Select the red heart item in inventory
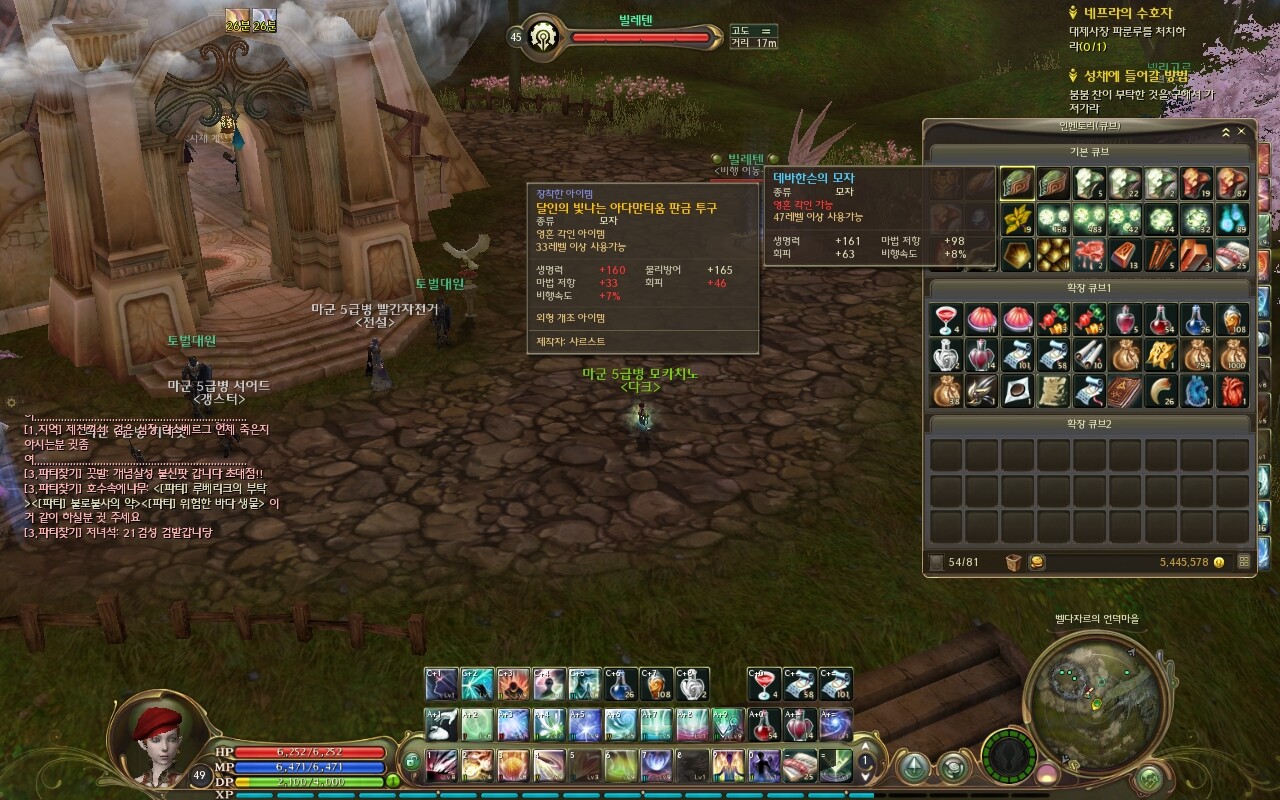This screenshot has width=1280, height=800. 1232,390
